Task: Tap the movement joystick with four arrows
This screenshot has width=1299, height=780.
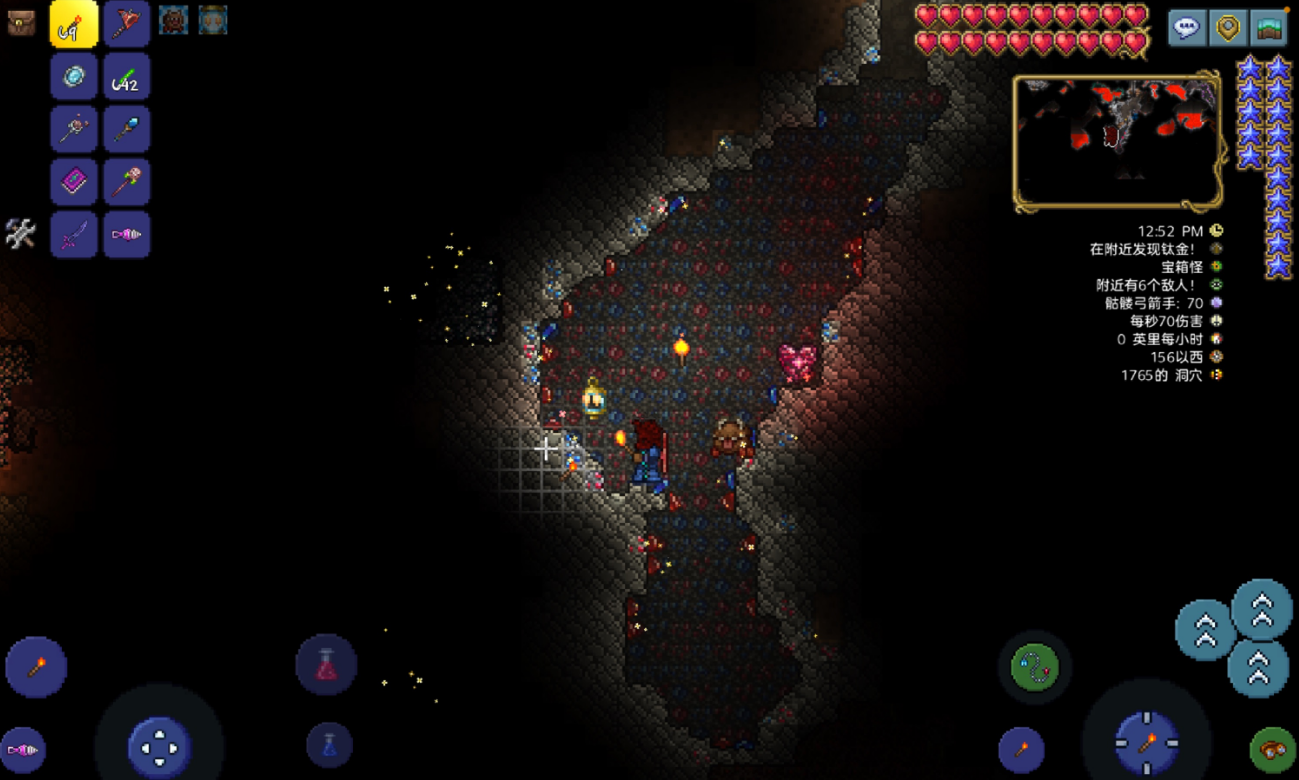Action: click(x=159, y=747)
